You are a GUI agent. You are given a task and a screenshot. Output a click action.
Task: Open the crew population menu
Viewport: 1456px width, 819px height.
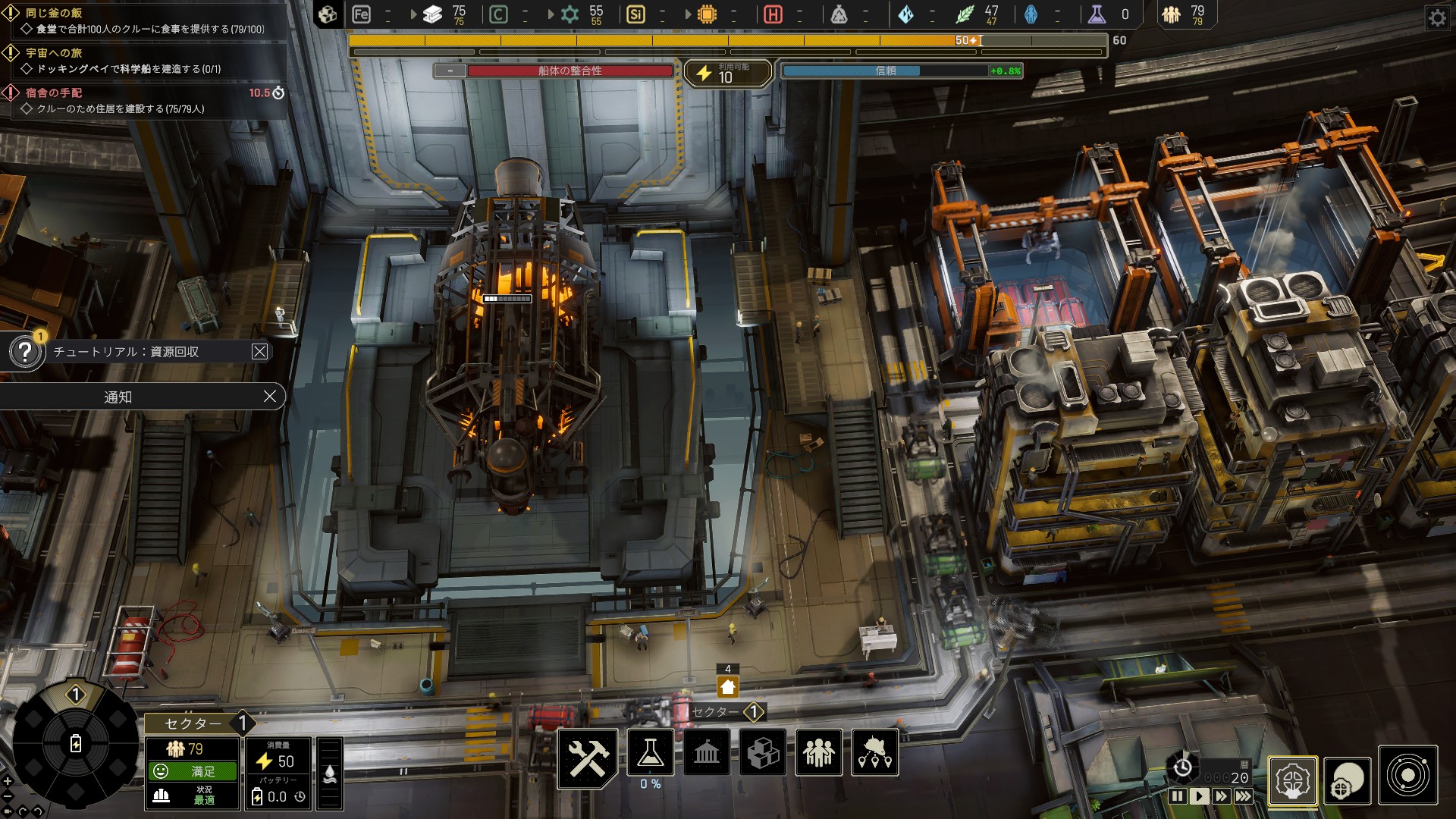pyautogui.click(x=819, y=753)
